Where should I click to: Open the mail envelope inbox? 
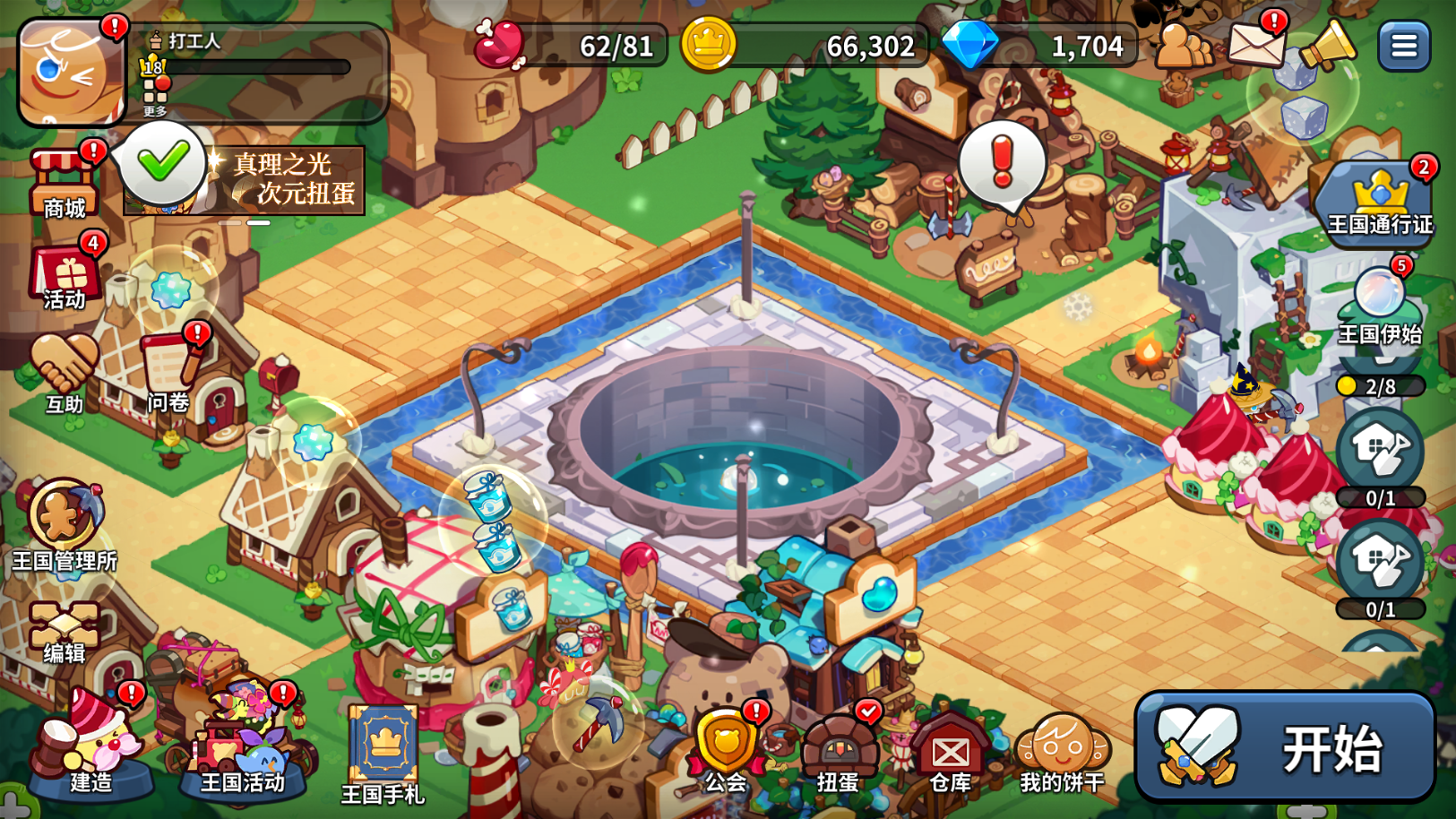(1255, 44)
